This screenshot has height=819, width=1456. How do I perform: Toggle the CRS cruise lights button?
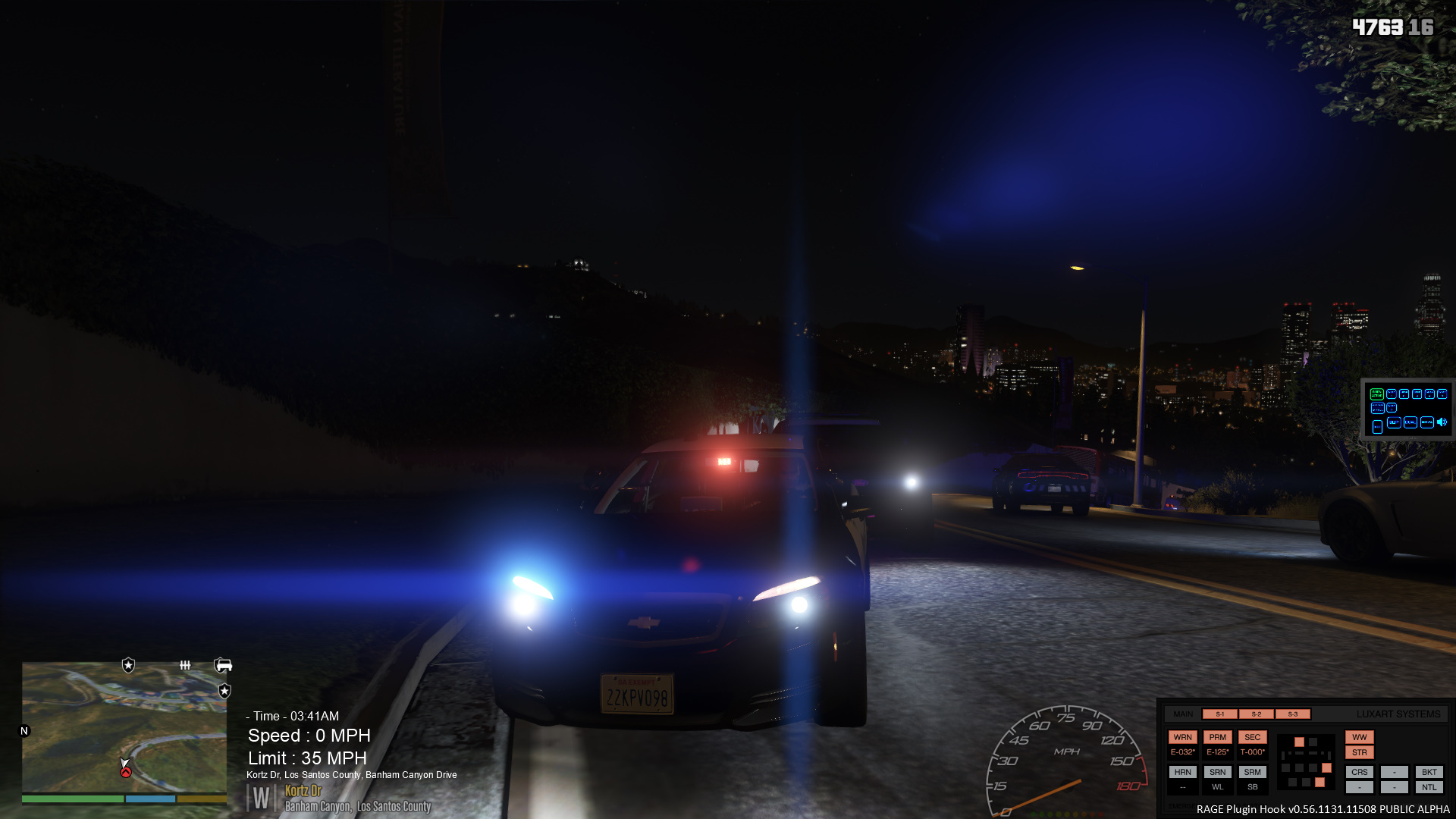[1359, 772]
